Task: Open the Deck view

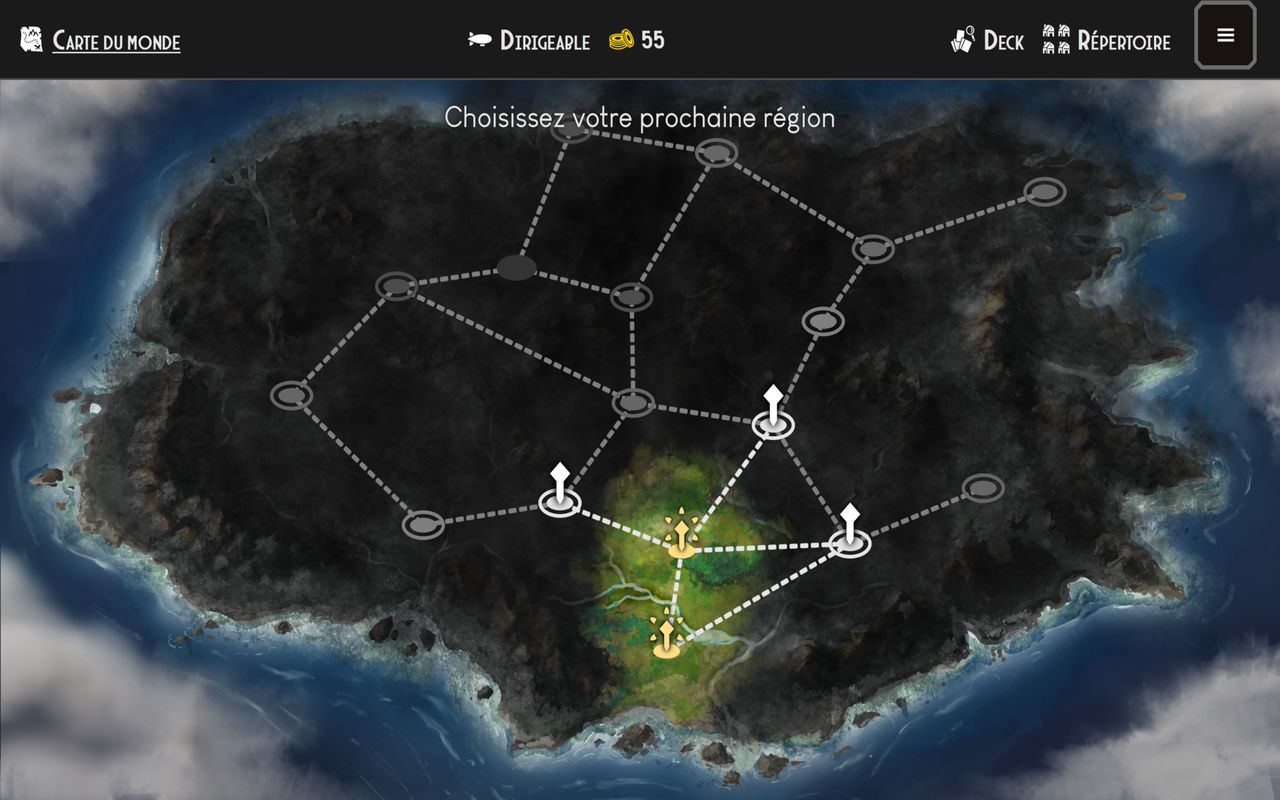Action: click(x=988, y=41)
